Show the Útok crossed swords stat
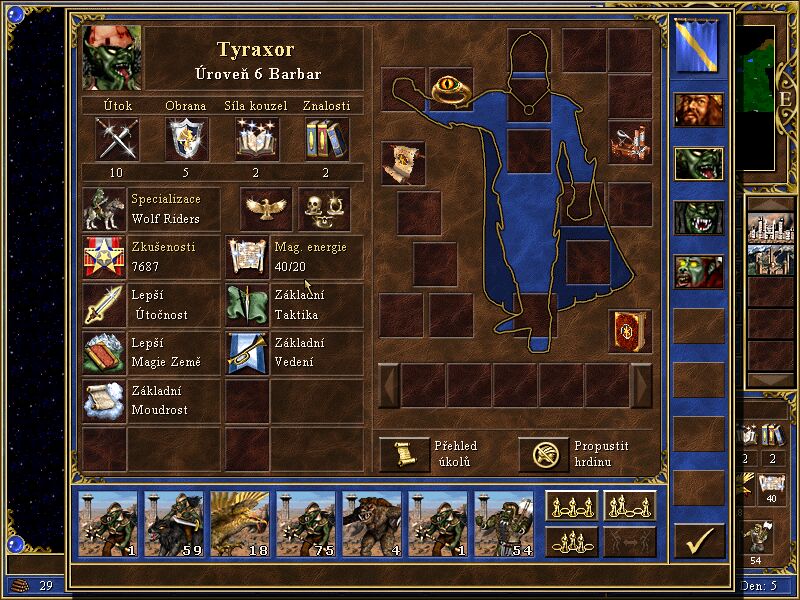800x600 pixels. click(x=117, y=138)
